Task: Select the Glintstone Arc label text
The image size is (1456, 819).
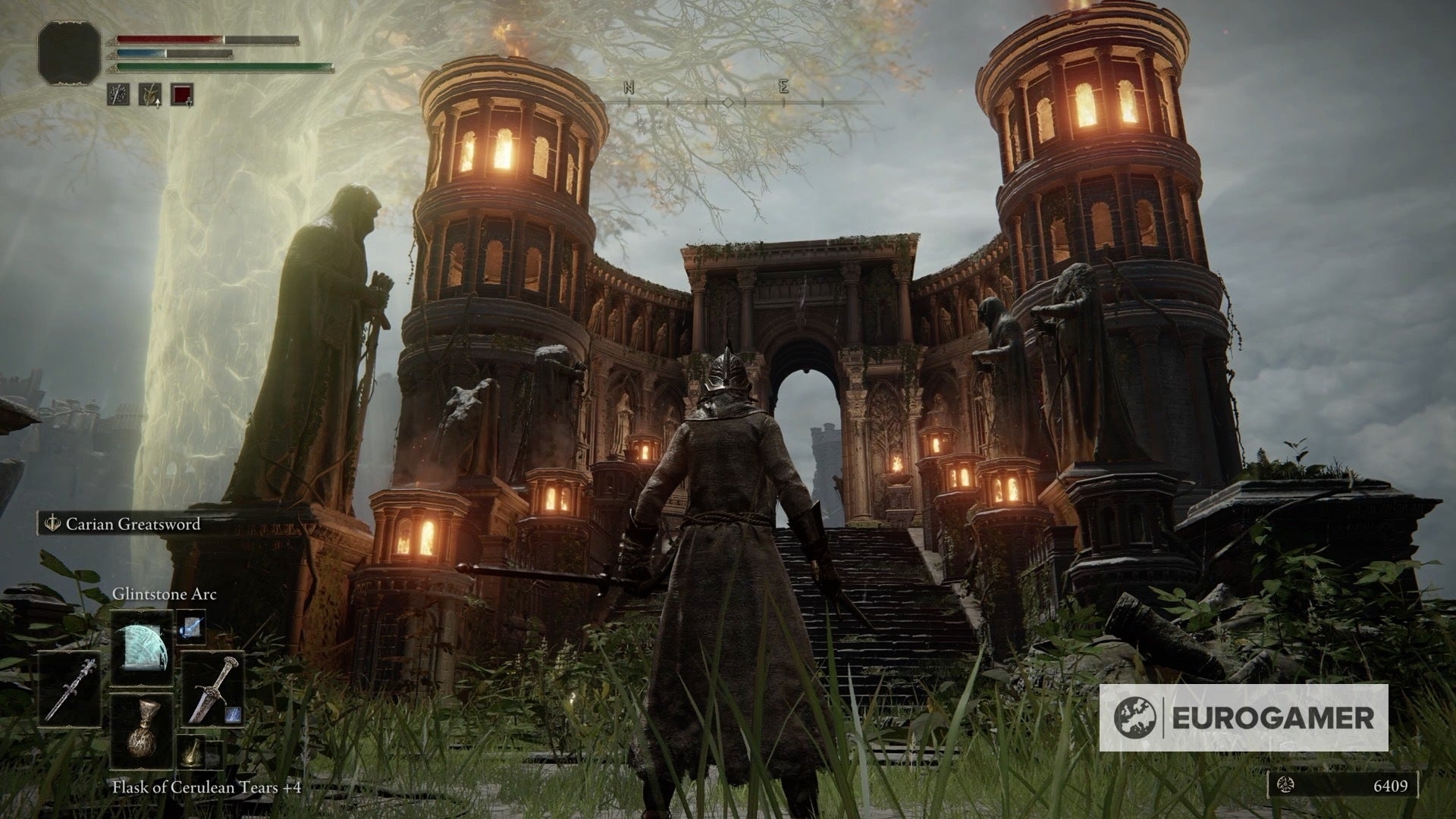Action: (x=165, y=595)
